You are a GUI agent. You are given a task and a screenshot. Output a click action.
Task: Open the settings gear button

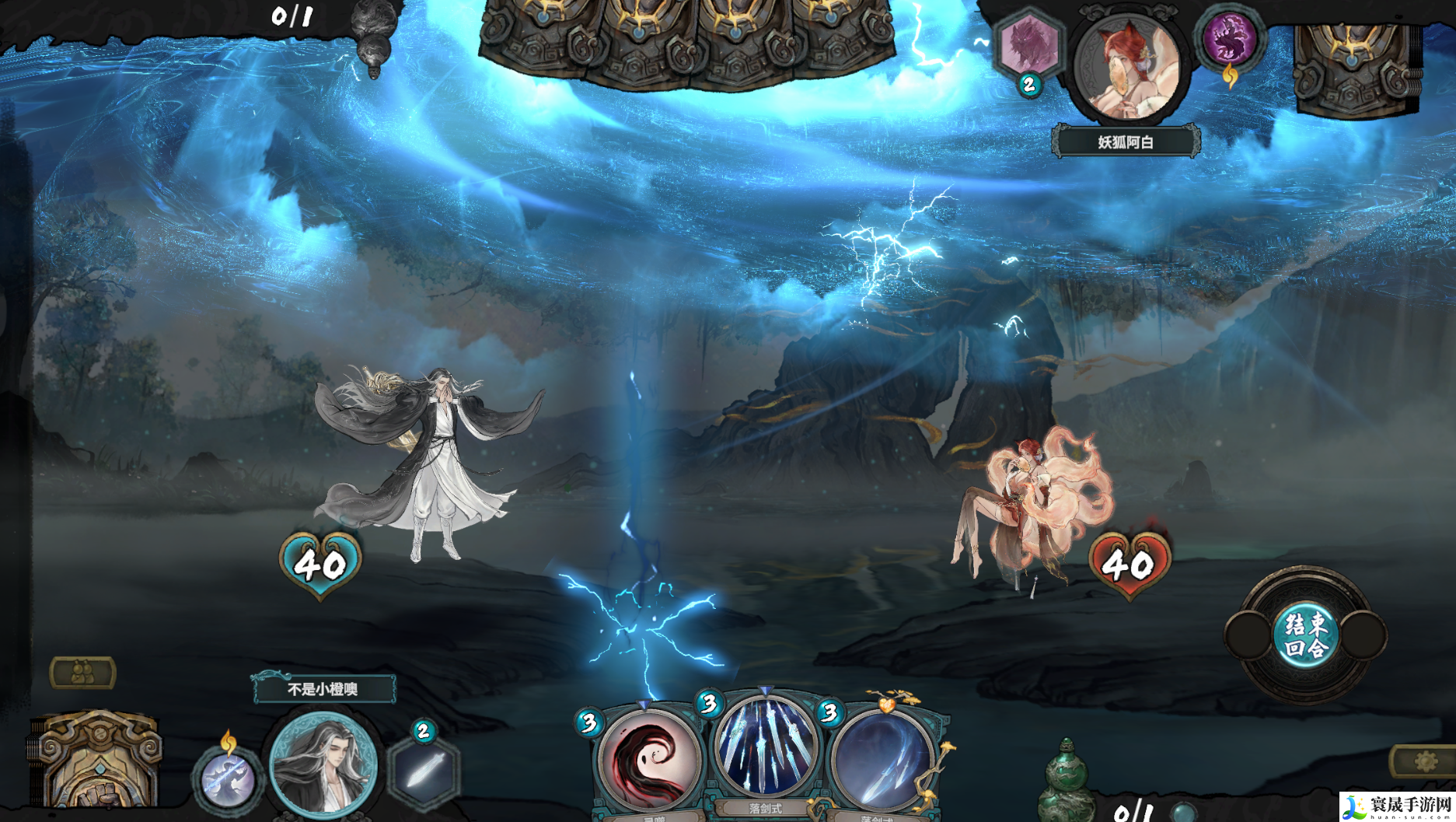pyautogui.click(x=1424, y=761)
